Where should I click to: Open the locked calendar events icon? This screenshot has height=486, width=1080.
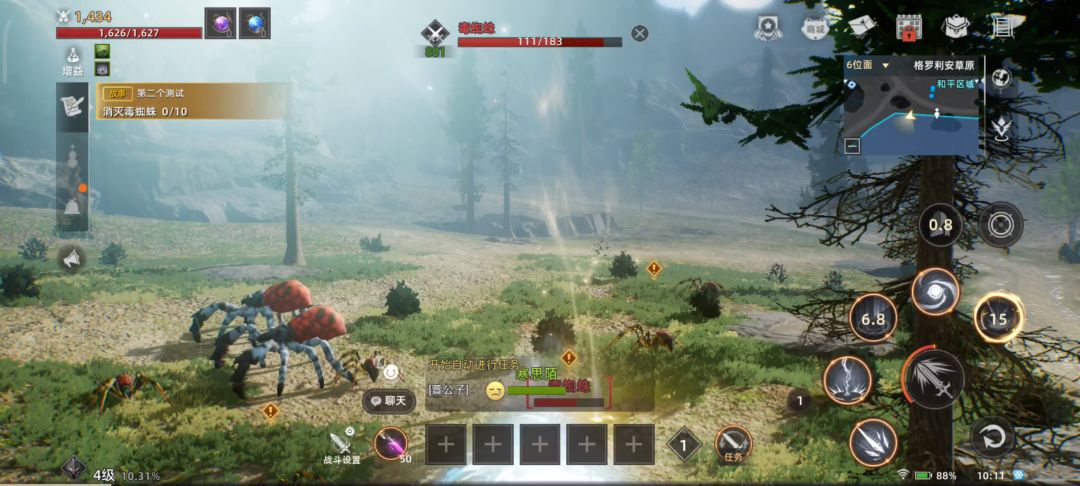pos(909,27)
